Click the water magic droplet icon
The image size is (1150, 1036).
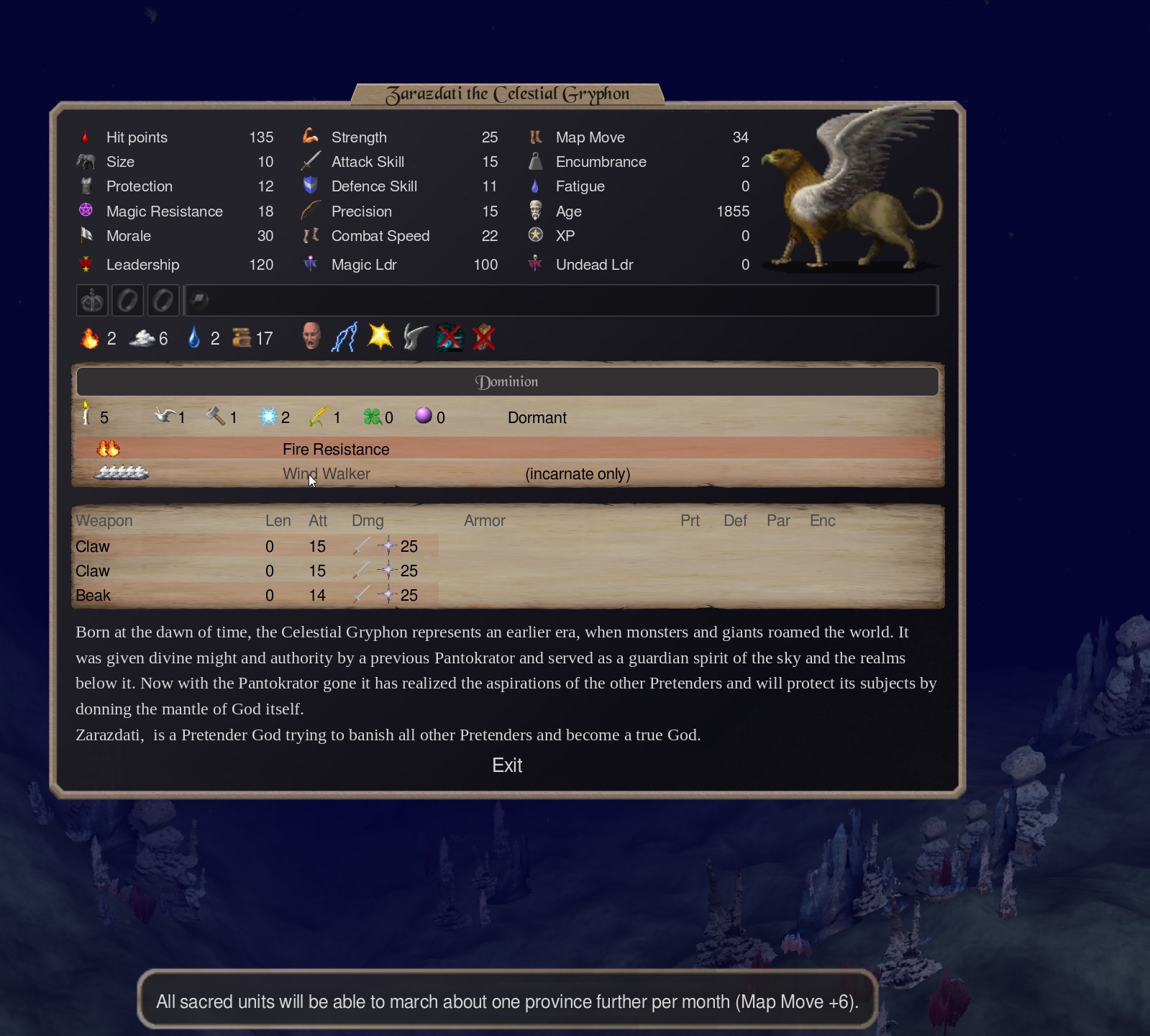pyautogui.click(x=194, y=338)
